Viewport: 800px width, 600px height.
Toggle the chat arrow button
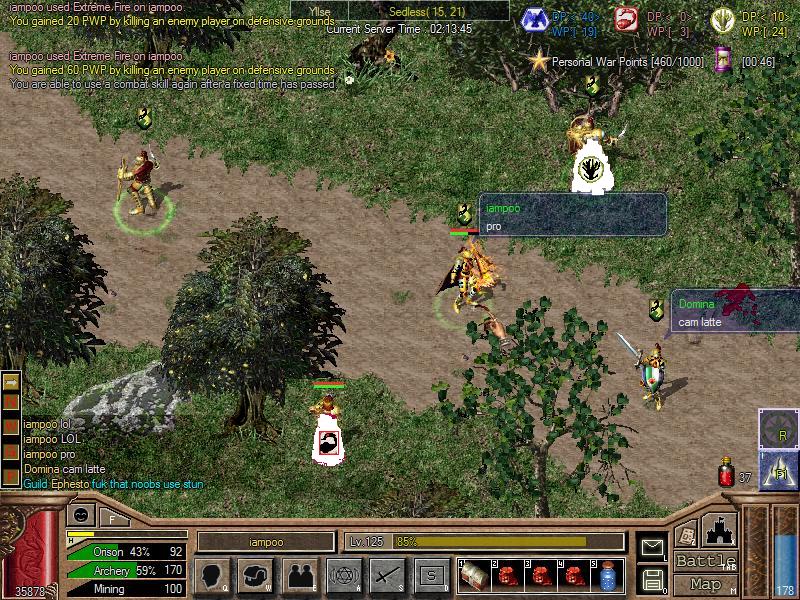tap(10, 381)
